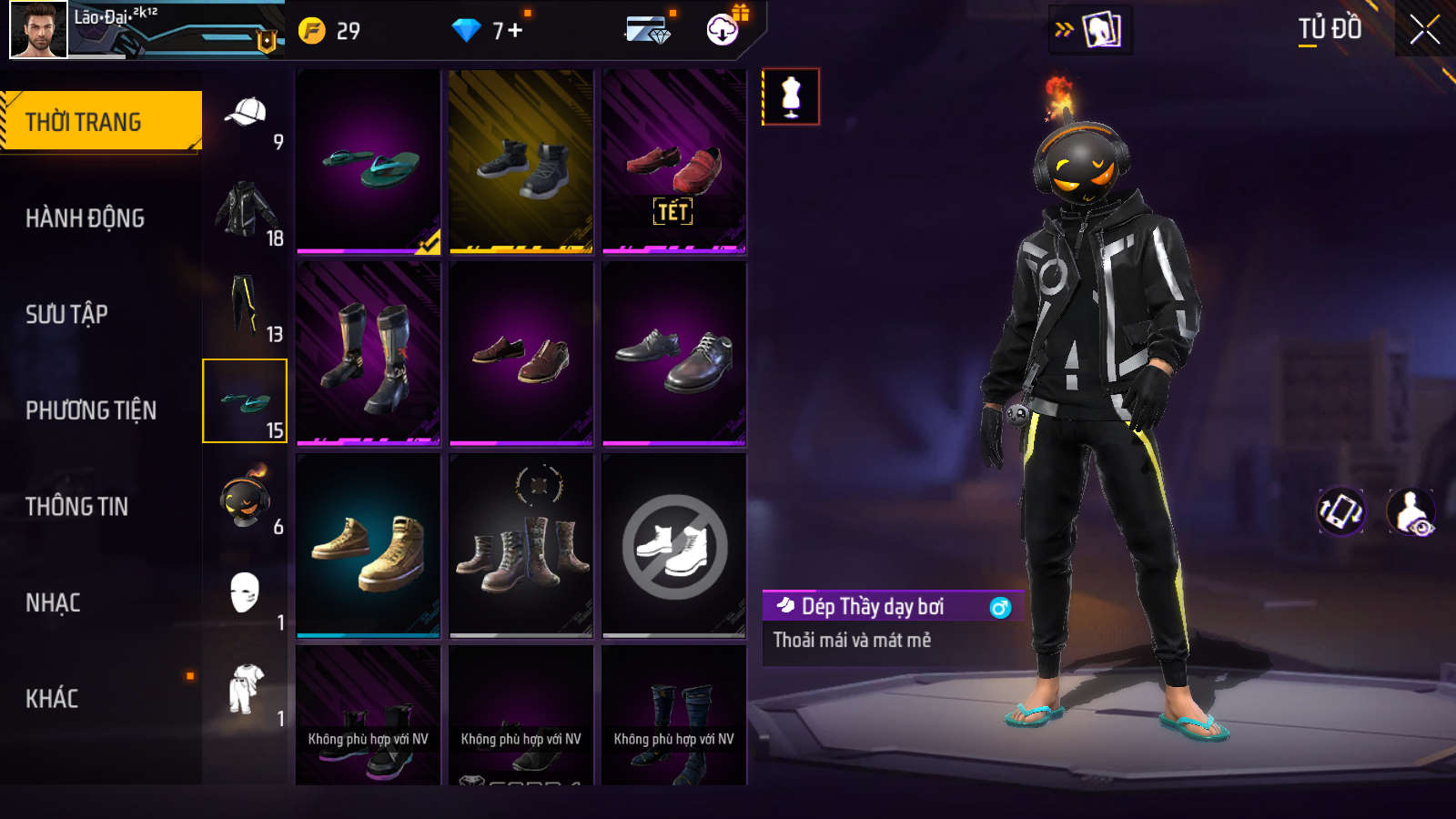
Task: Open the NHẠC menu
Action: pos(53,602)
